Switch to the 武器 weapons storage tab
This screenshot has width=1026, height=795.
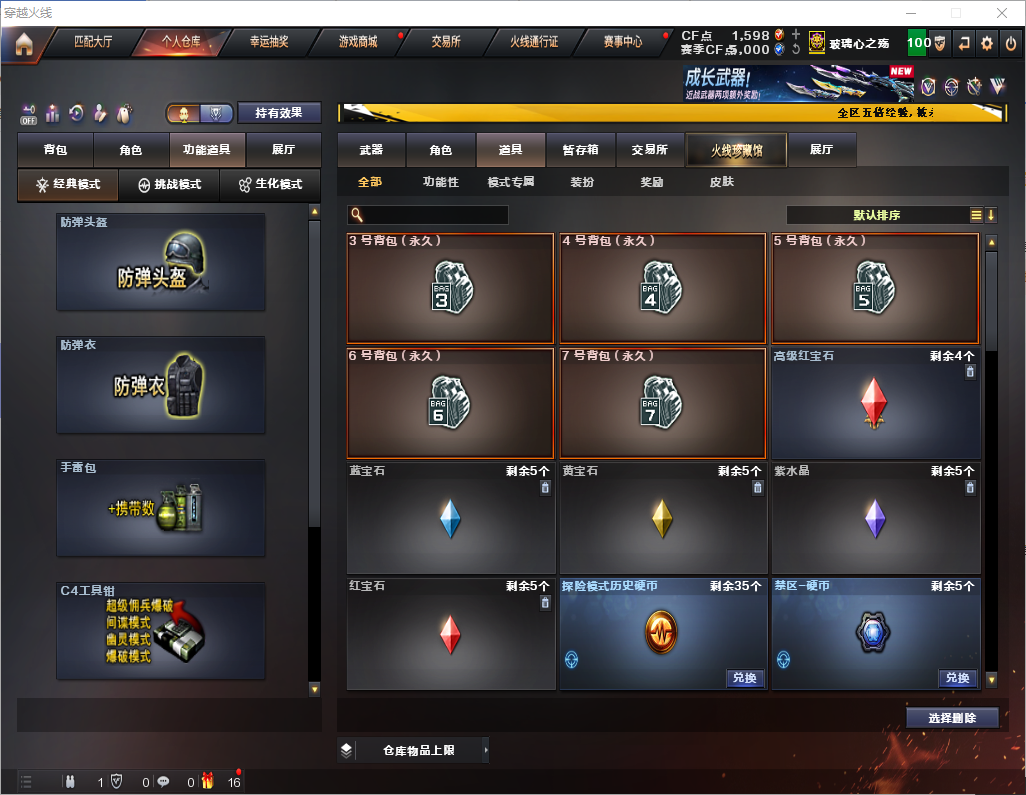point(371,150)
